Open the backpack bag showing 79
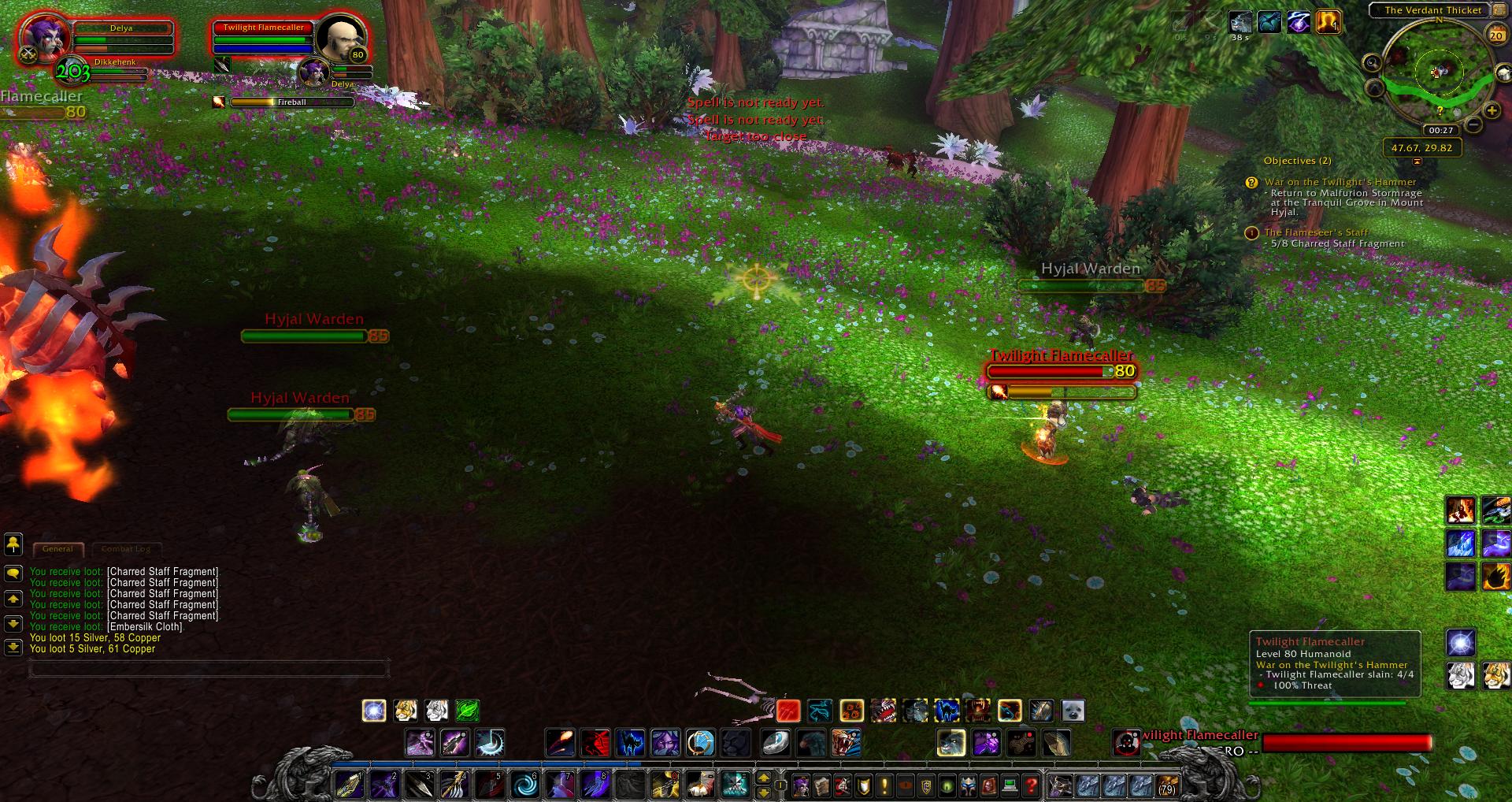 tap(1166, 785)
